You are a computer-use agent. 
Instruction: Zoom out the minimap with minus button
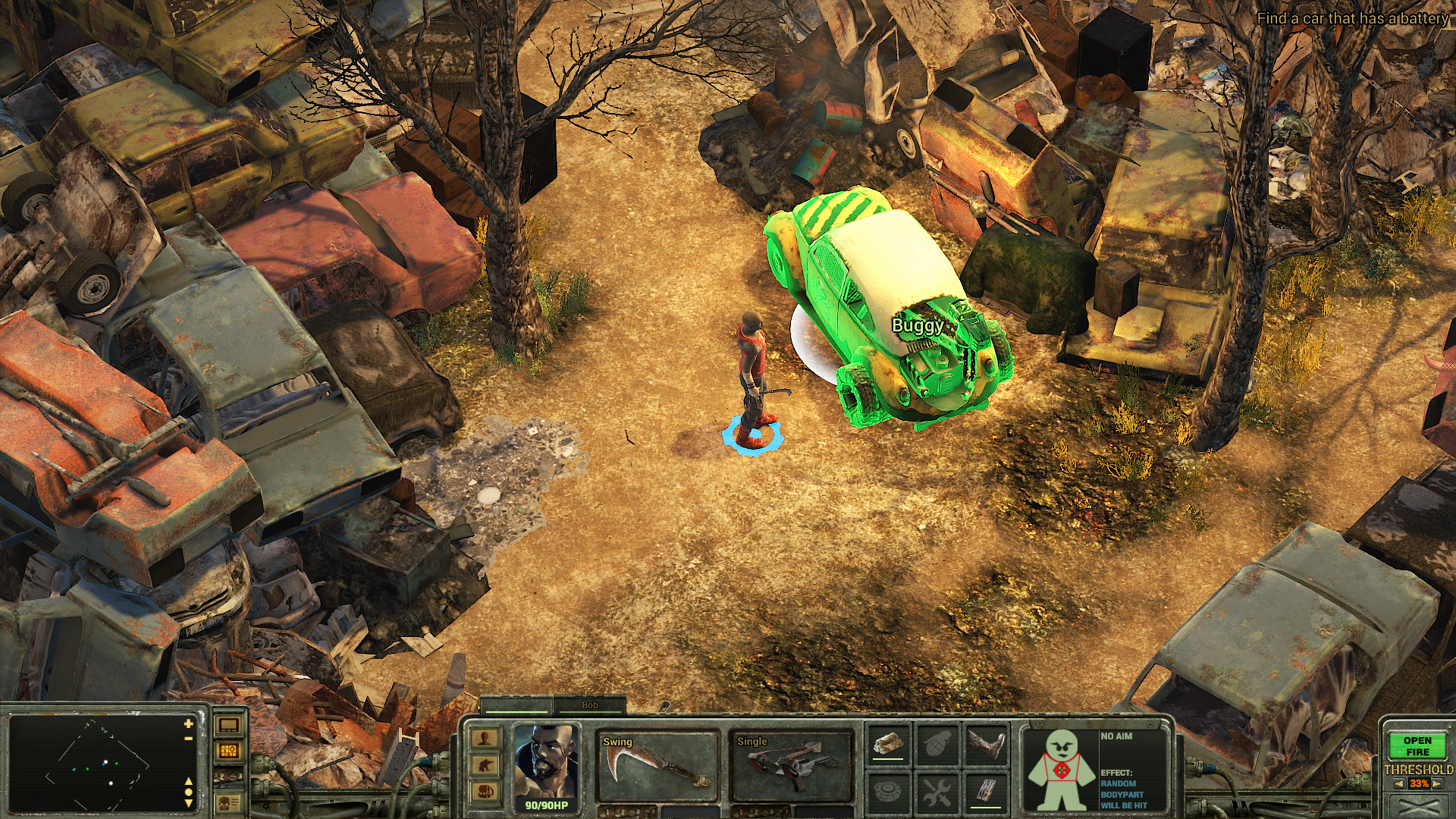pyautogui.click(x=188, y=738)
